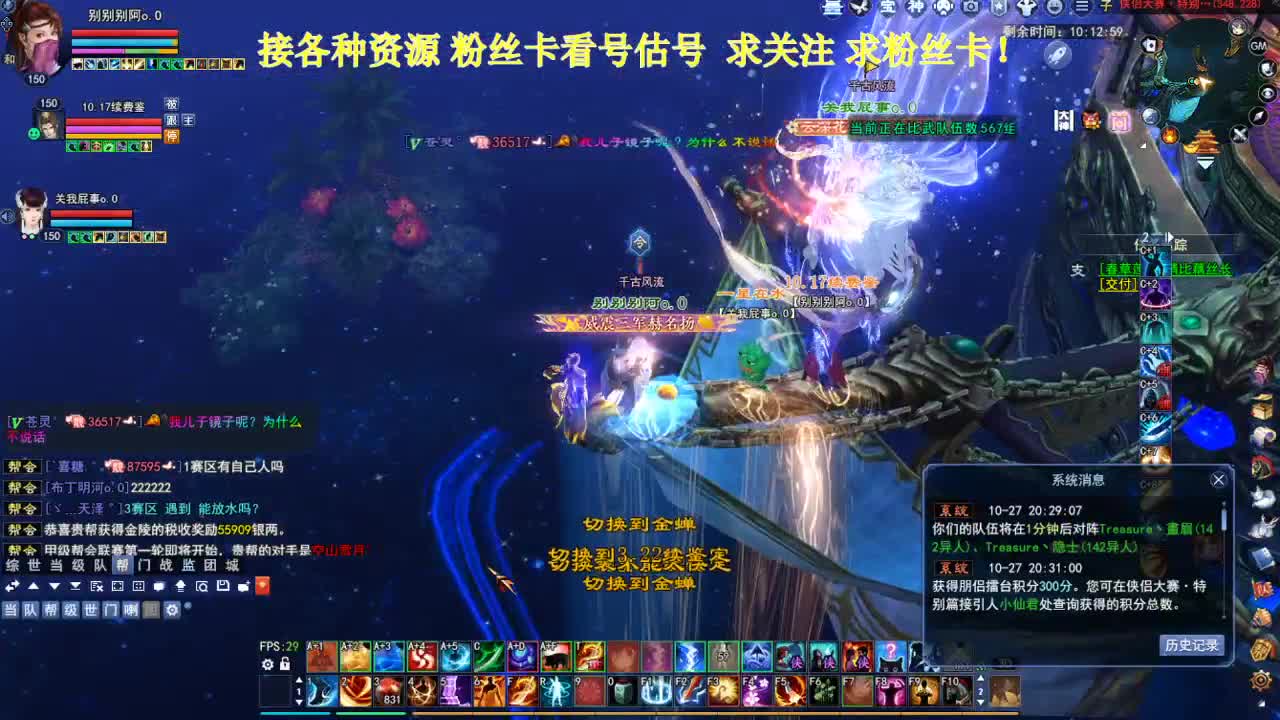Click the GM icon beside the minimap
The image size is (1280, 720).
click(1258, 47)
